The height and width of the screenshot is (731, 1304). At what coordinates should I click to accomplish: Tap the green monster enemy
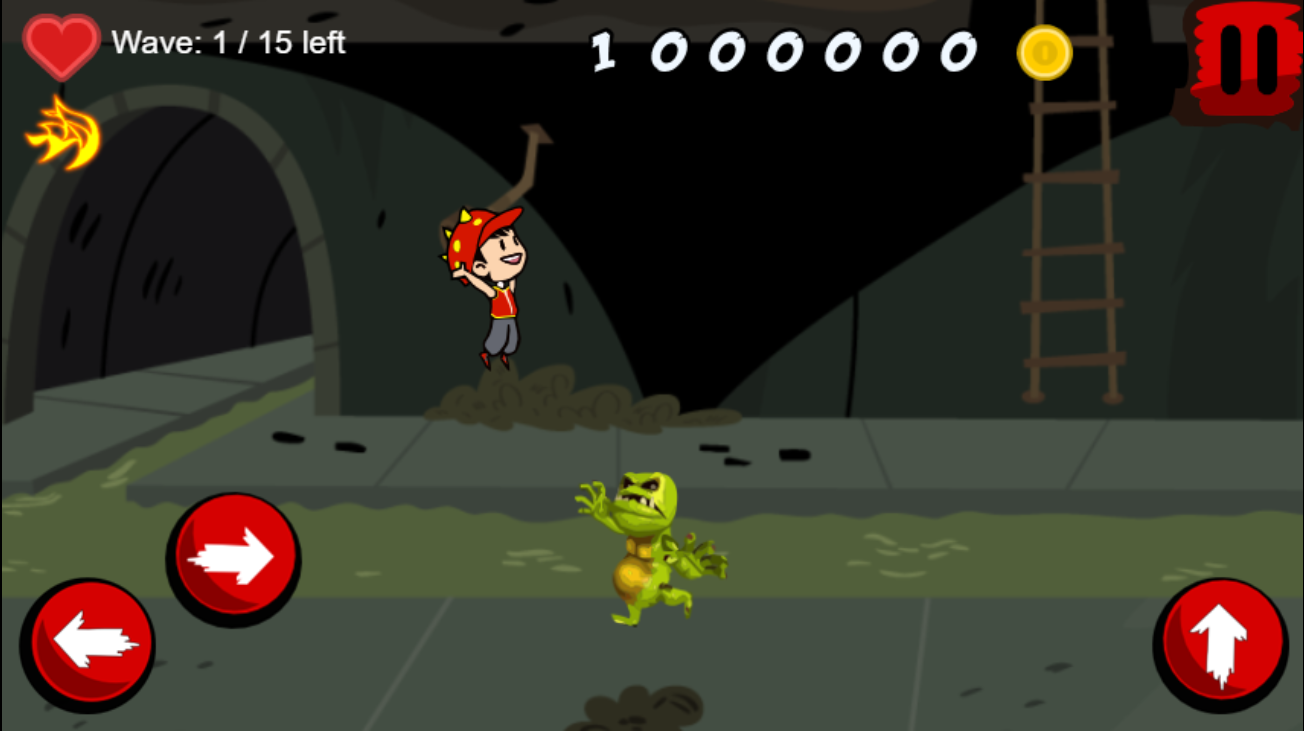[x=645, y=545]
